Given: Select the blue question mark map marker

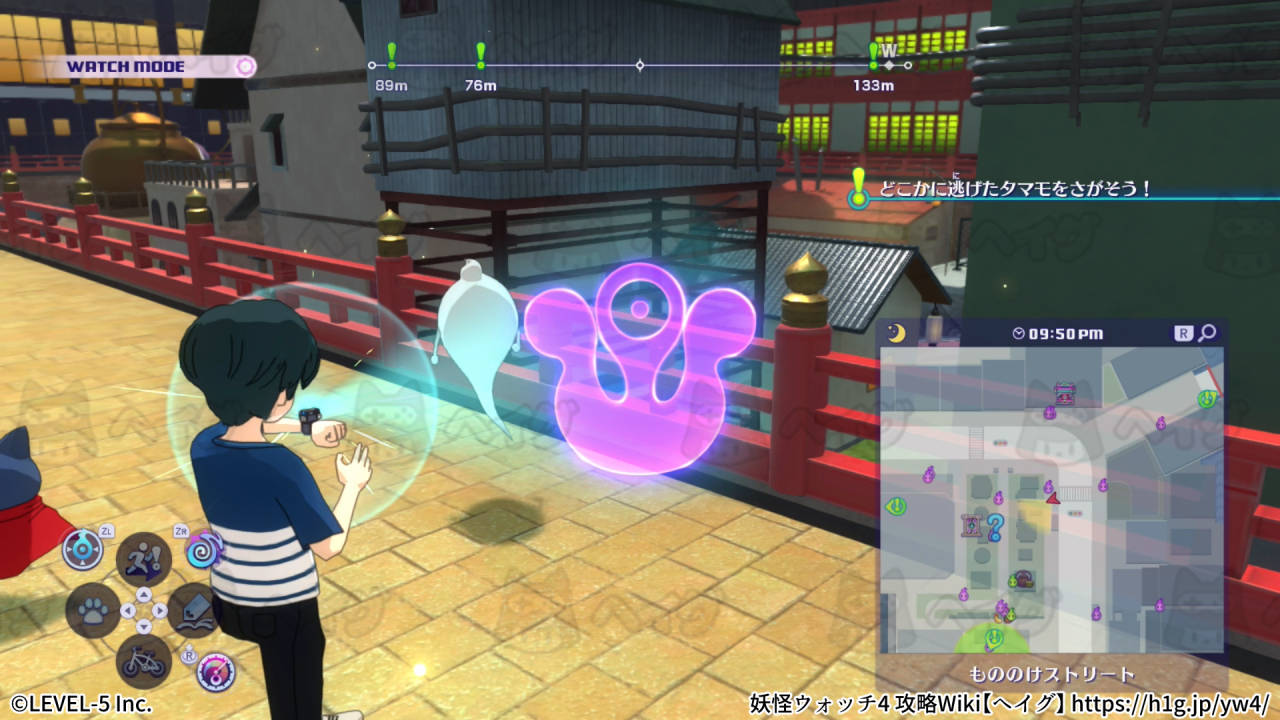Looking at the screenshot, I should tap(994, 526).
